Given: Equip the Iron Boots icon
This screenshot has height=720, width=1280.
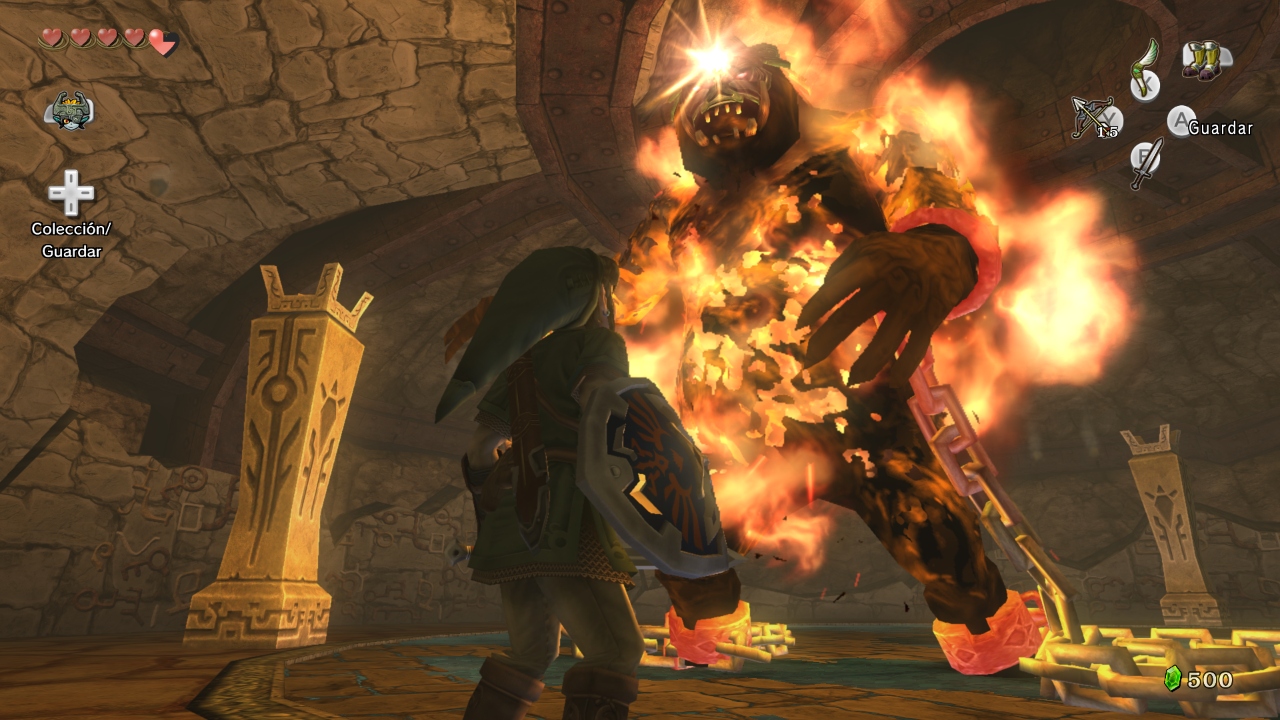Looking at the screenshot, I should pos(1203,59).
